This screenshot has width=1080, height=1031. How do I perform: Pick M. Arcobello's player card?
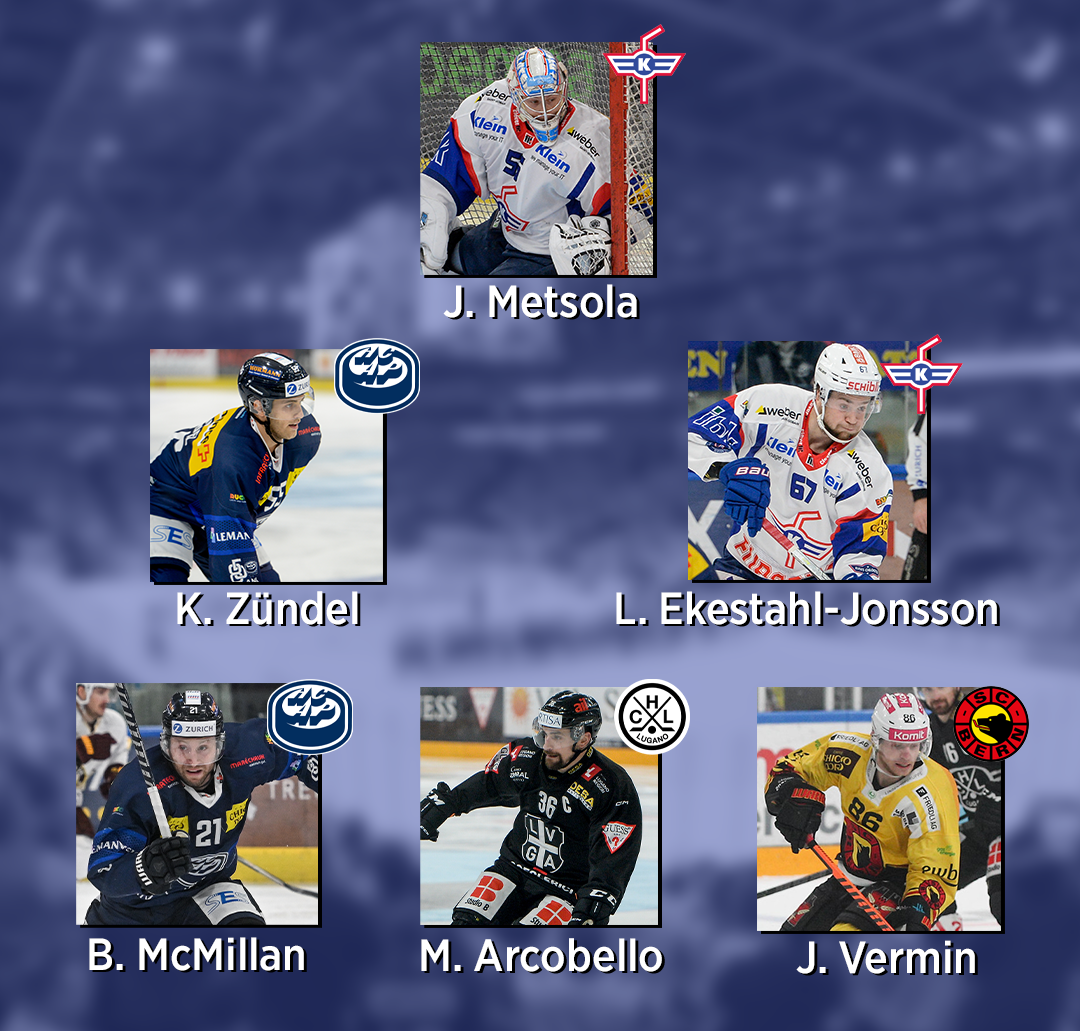point(539,806)
